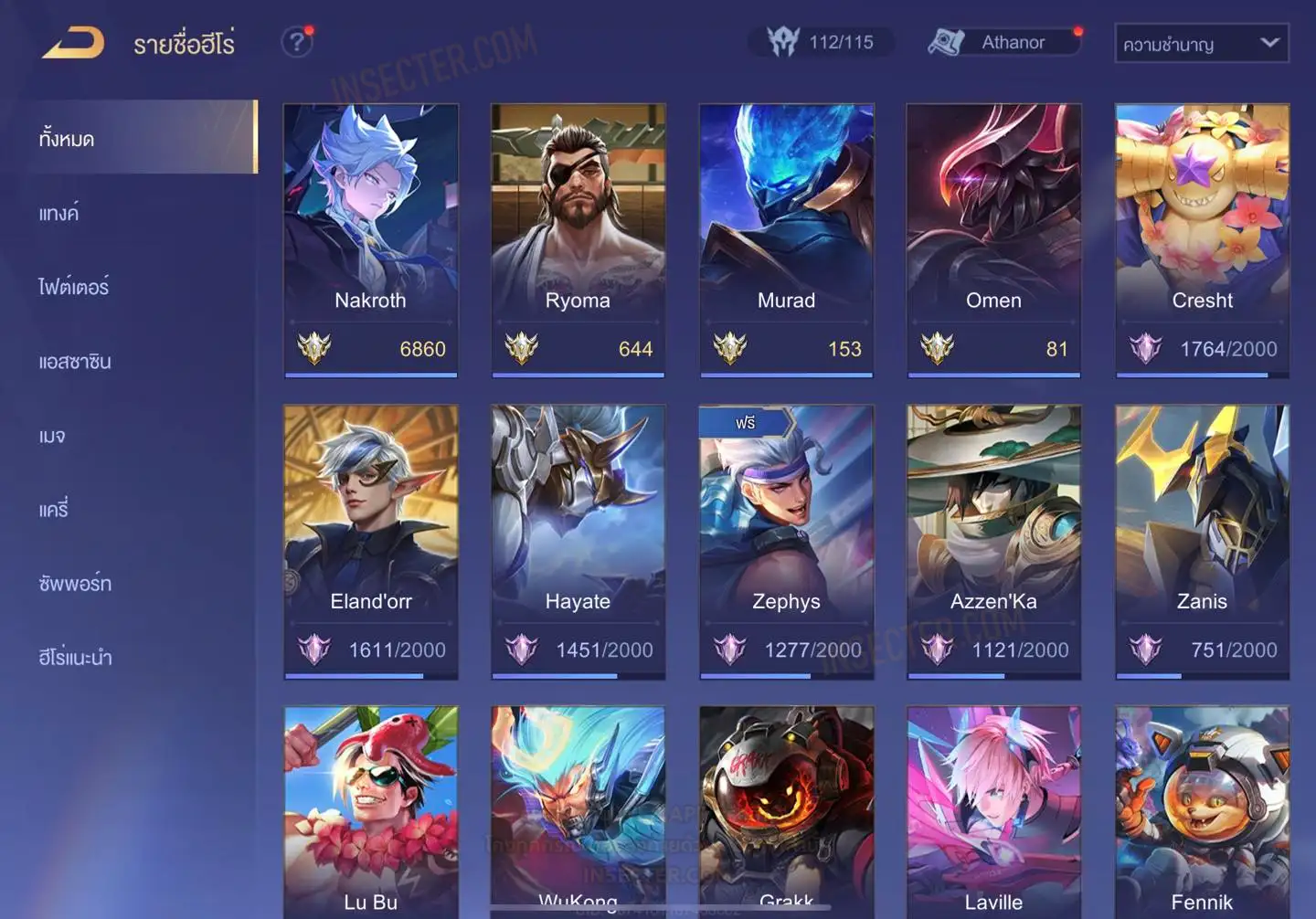The height and width of the screenshot is (919, 1316).
Task: Open the ฮีโร่แนะนำ tab
Action: (x=75, y=658)
